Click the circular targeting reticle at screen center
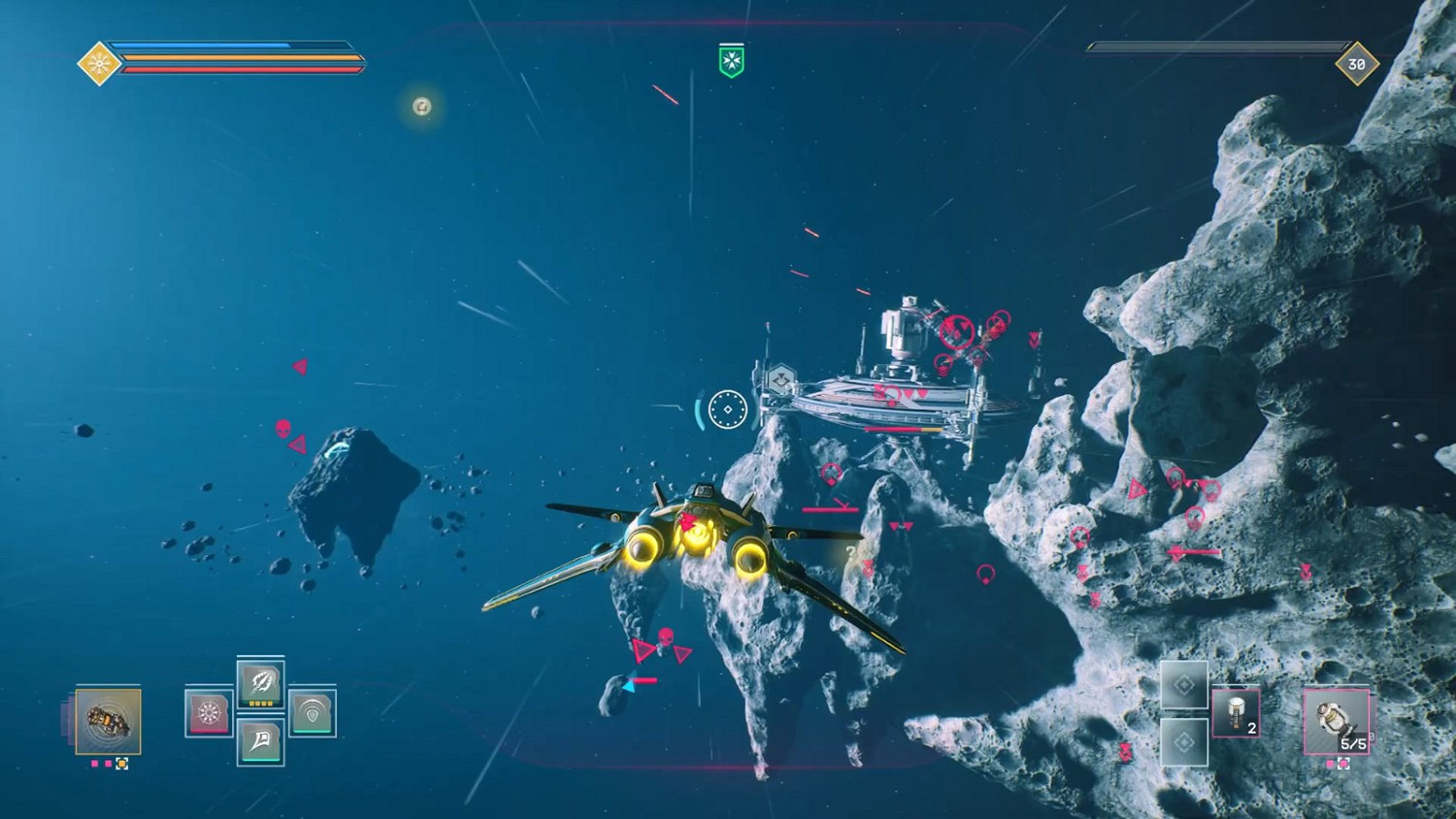The image size is (1456, 819). tap(727, 409)
